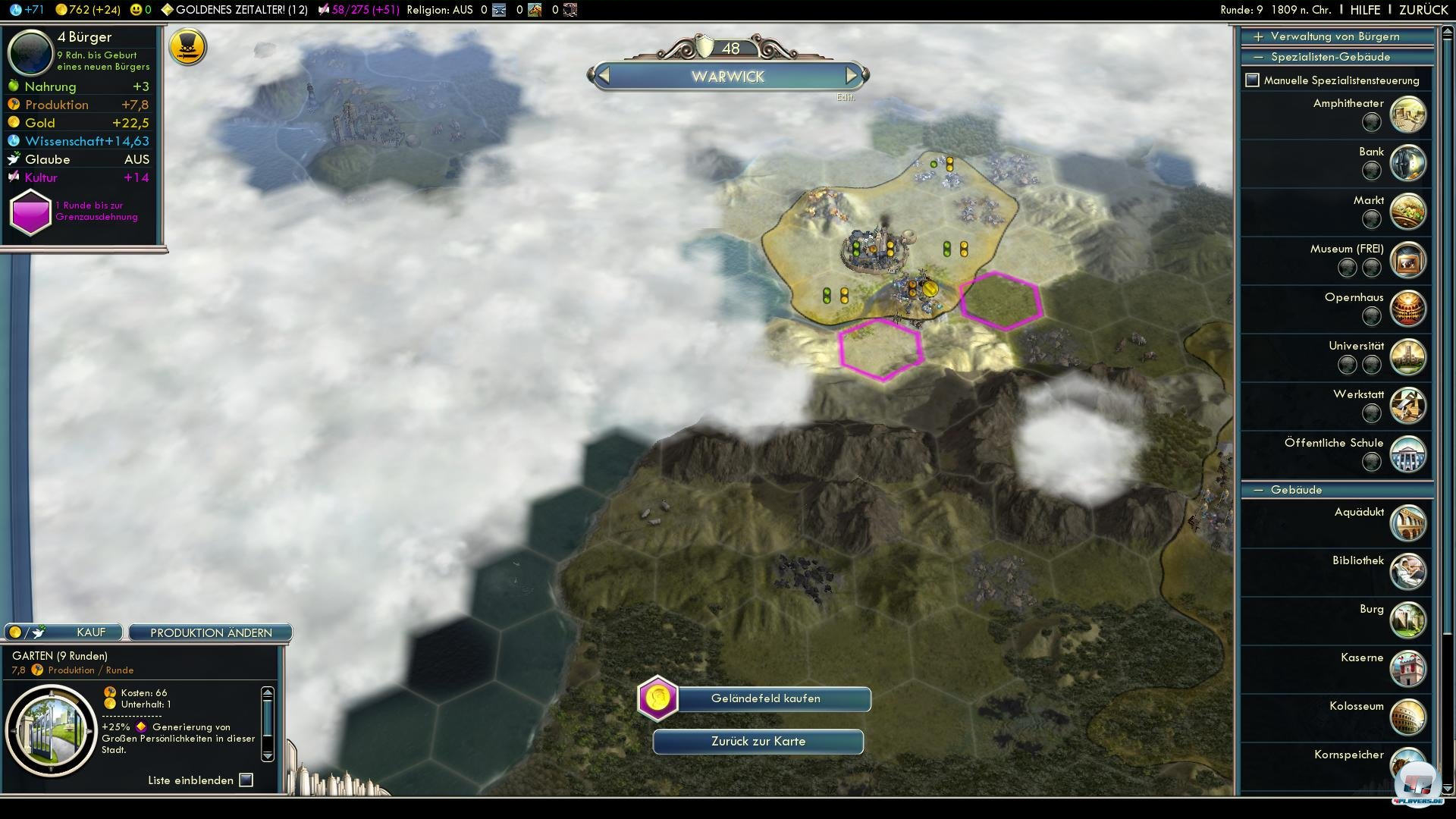Go to the next city with right arrow

852,76
